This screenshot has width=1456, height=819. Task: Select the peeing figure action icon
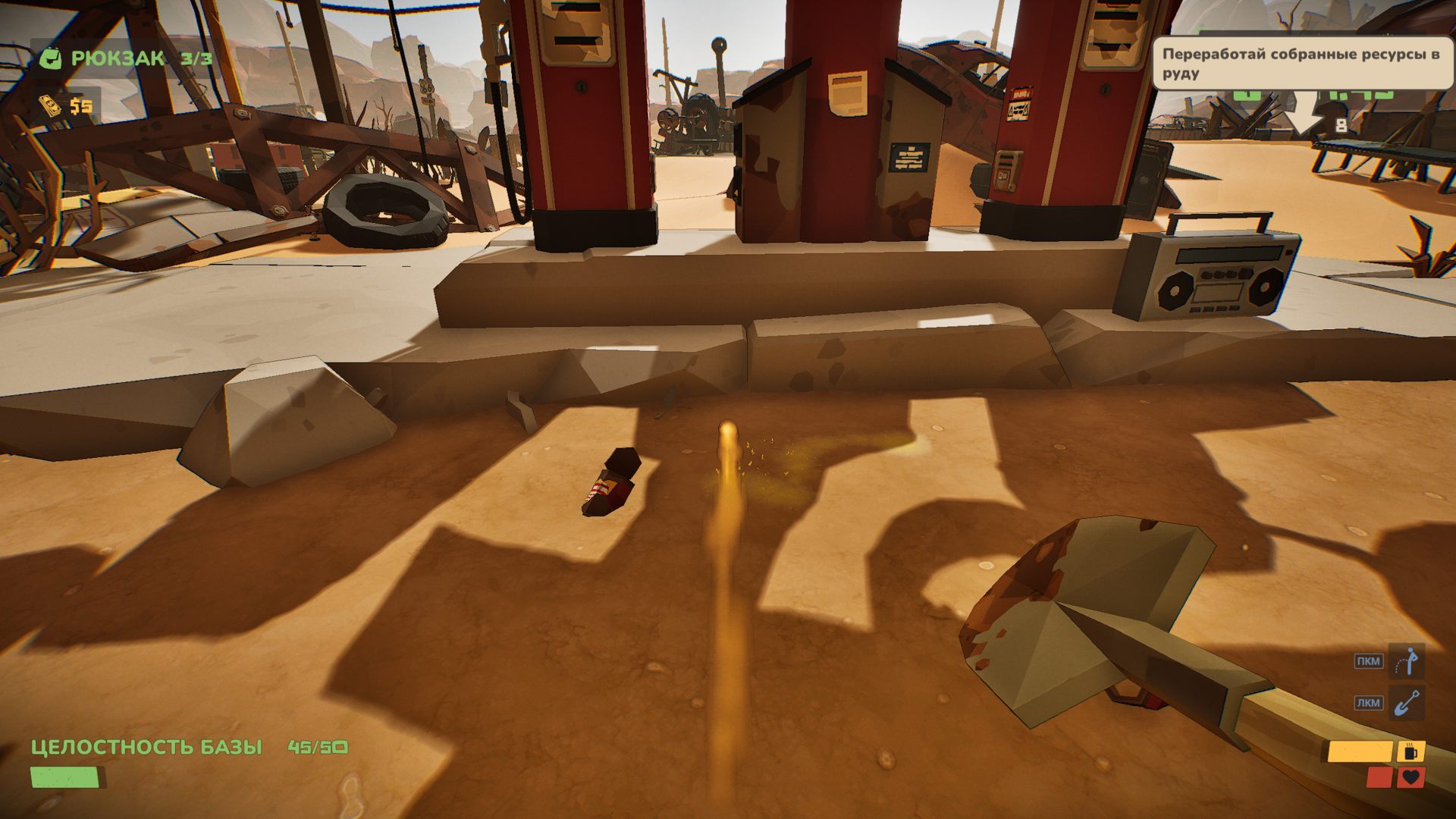point(1407,661)
